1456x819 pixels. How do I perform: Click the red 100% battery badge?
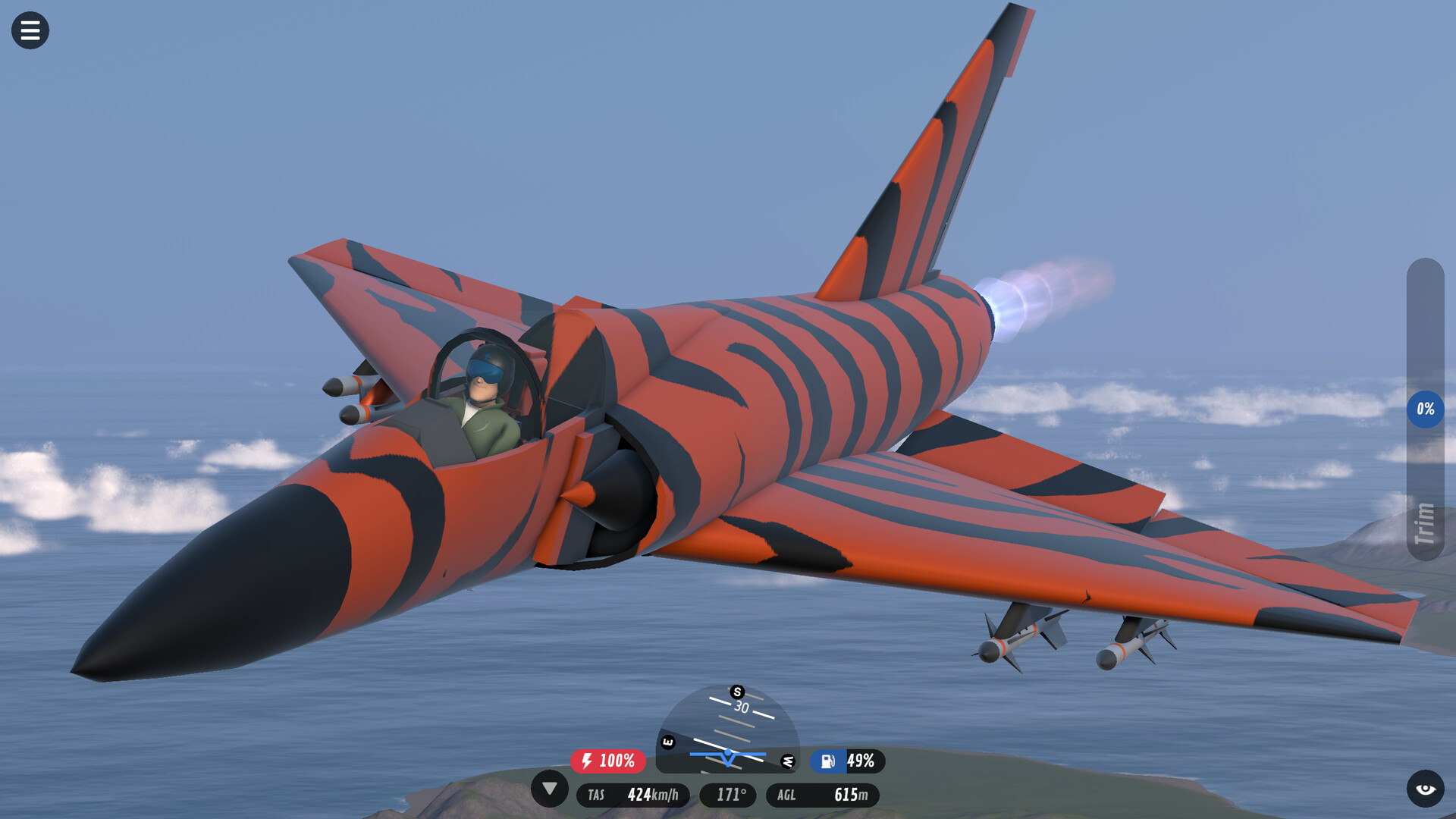point(608,761)
